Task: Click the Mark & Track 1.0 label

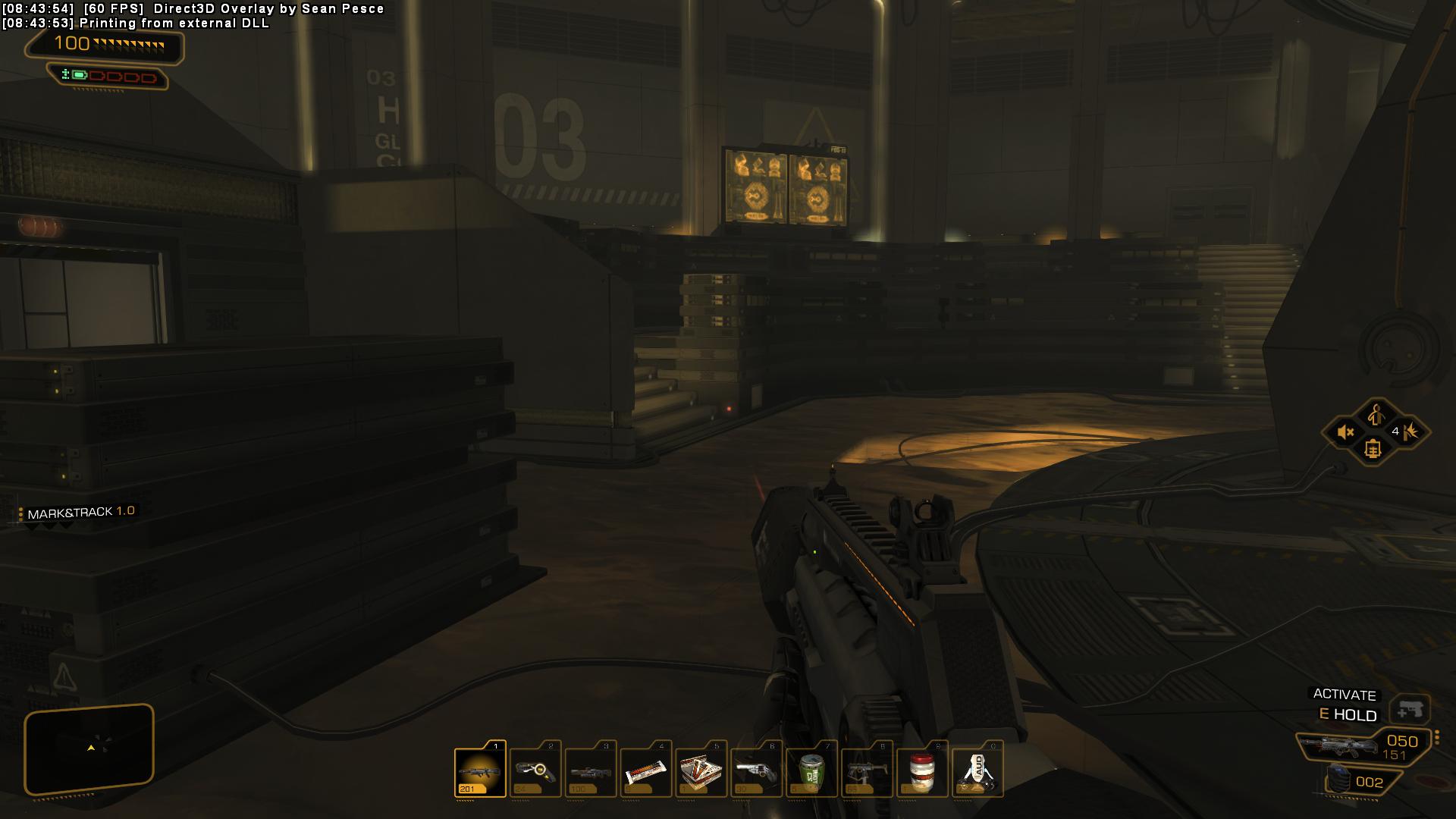Action: (80, 513)
